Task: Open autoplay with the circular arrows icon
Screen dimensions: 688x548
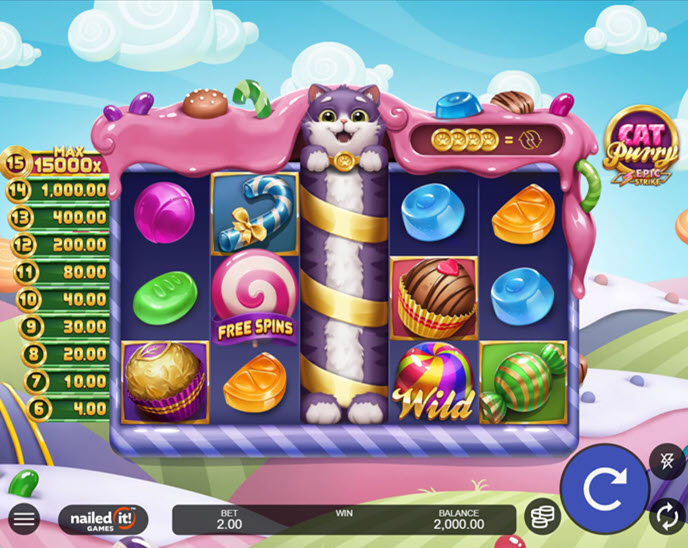Action: coord(666,516)
